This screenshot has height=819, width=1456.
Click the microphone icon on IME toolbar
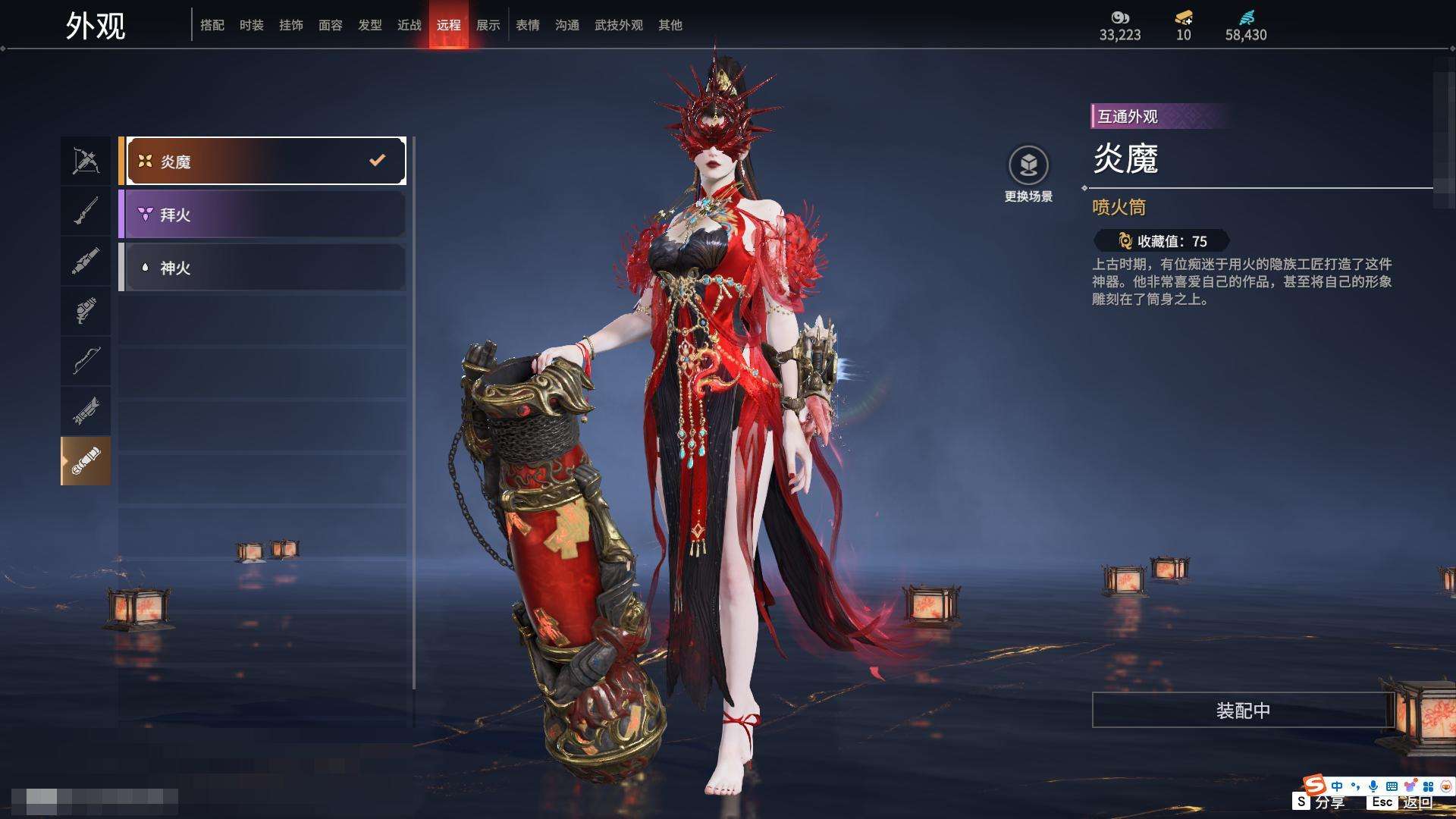[x=1373, y=786]
